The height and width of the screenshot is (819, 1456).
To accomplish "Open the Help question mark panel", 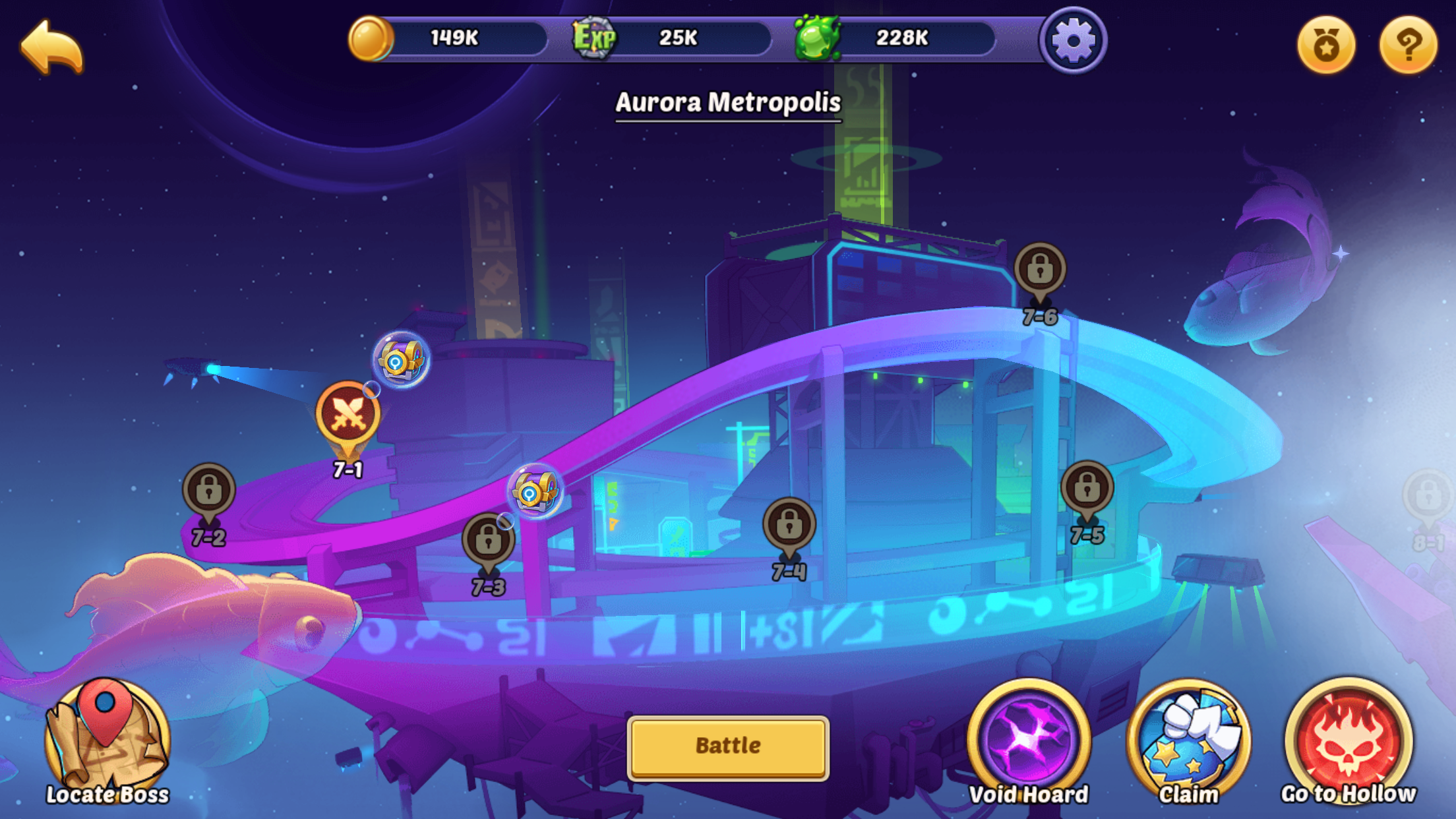I will pyautogui.click(x=1408, y=44).
